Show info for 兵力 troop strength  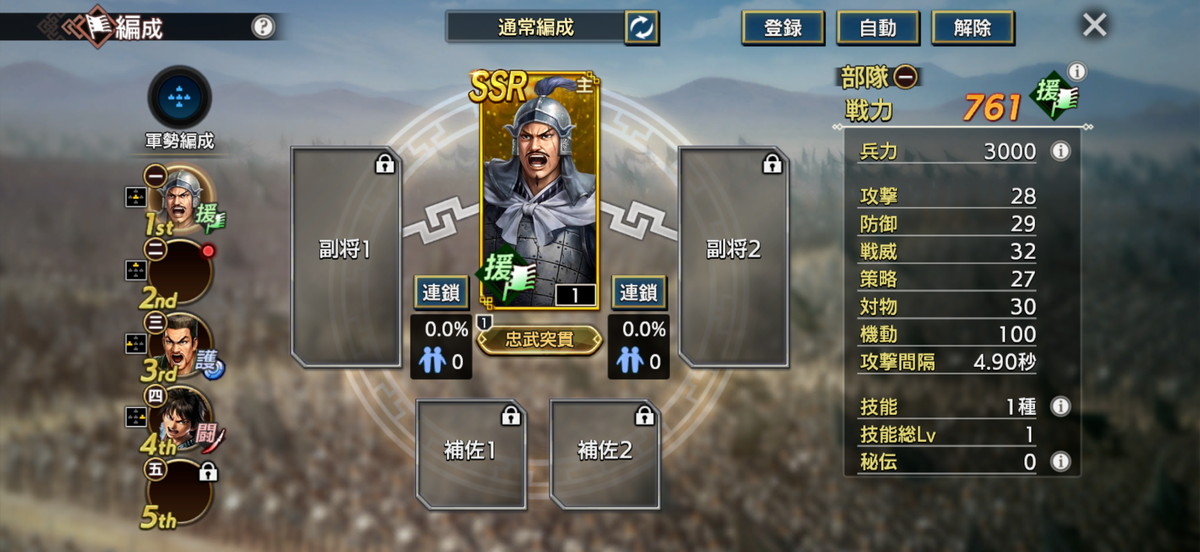1060,152
